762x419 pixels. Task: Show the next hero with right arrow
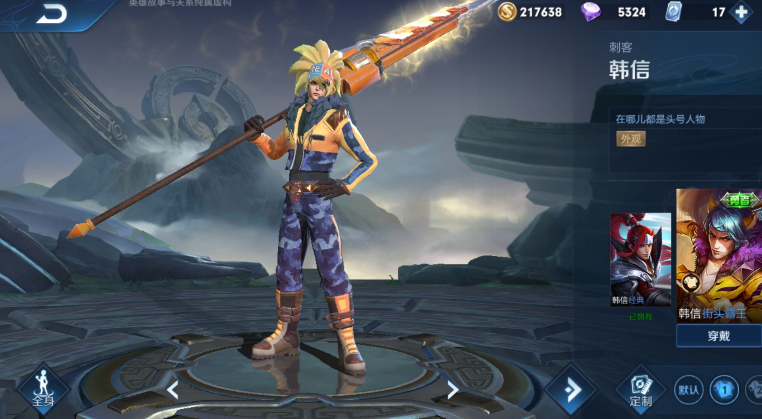[453, 389]
